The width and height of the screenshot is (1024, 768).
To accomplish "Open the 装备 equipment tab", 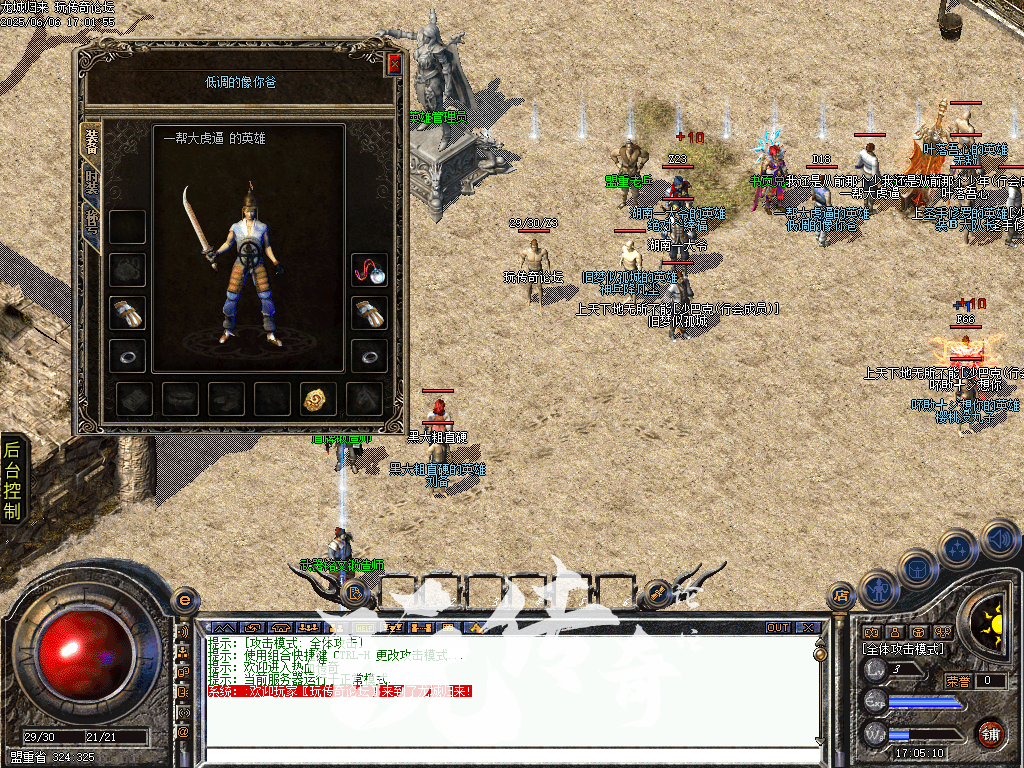I will 92,139.
